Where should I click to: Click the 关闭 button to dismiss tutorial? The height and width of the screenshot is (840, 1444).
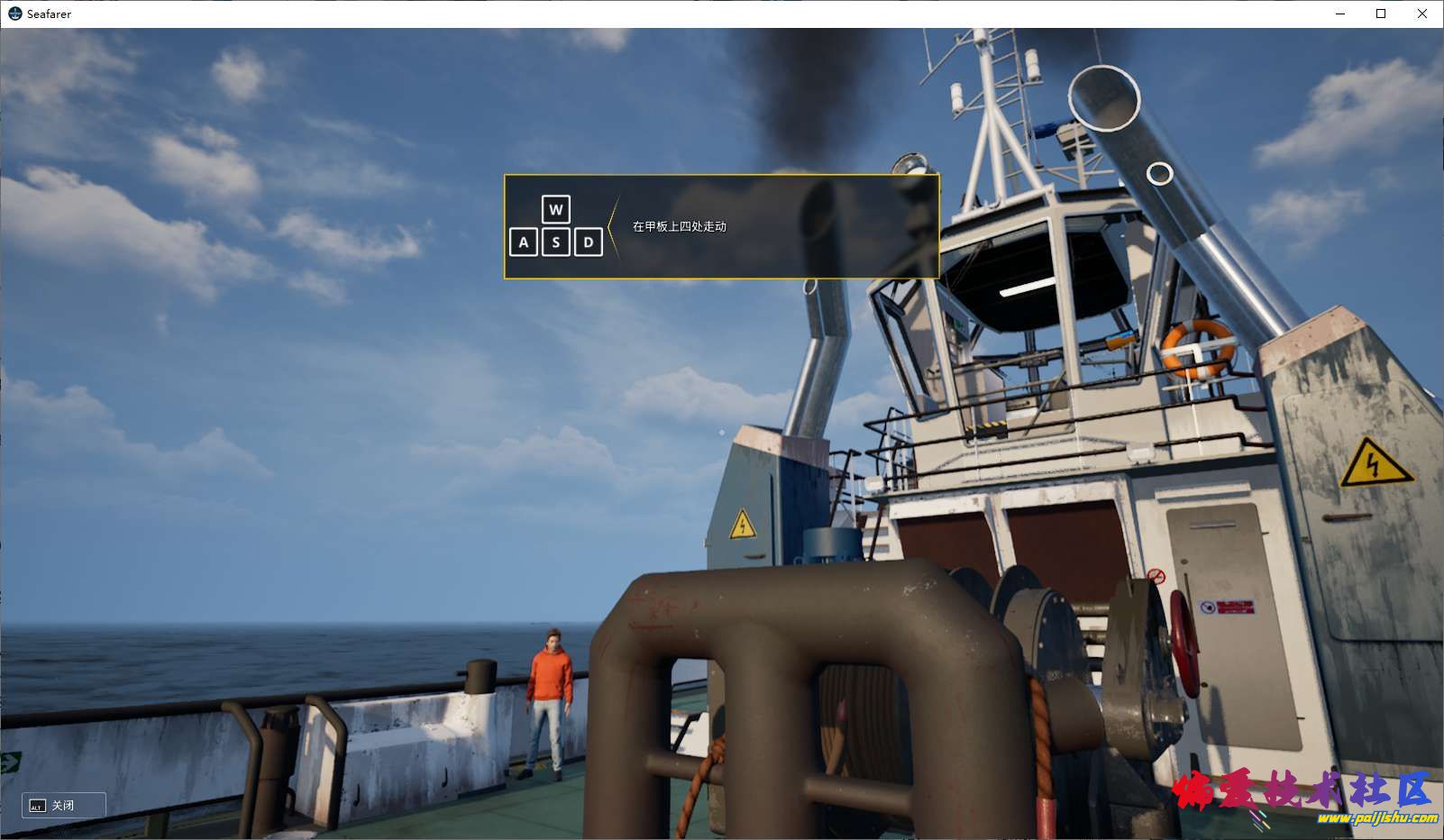(x=63, y=805)
